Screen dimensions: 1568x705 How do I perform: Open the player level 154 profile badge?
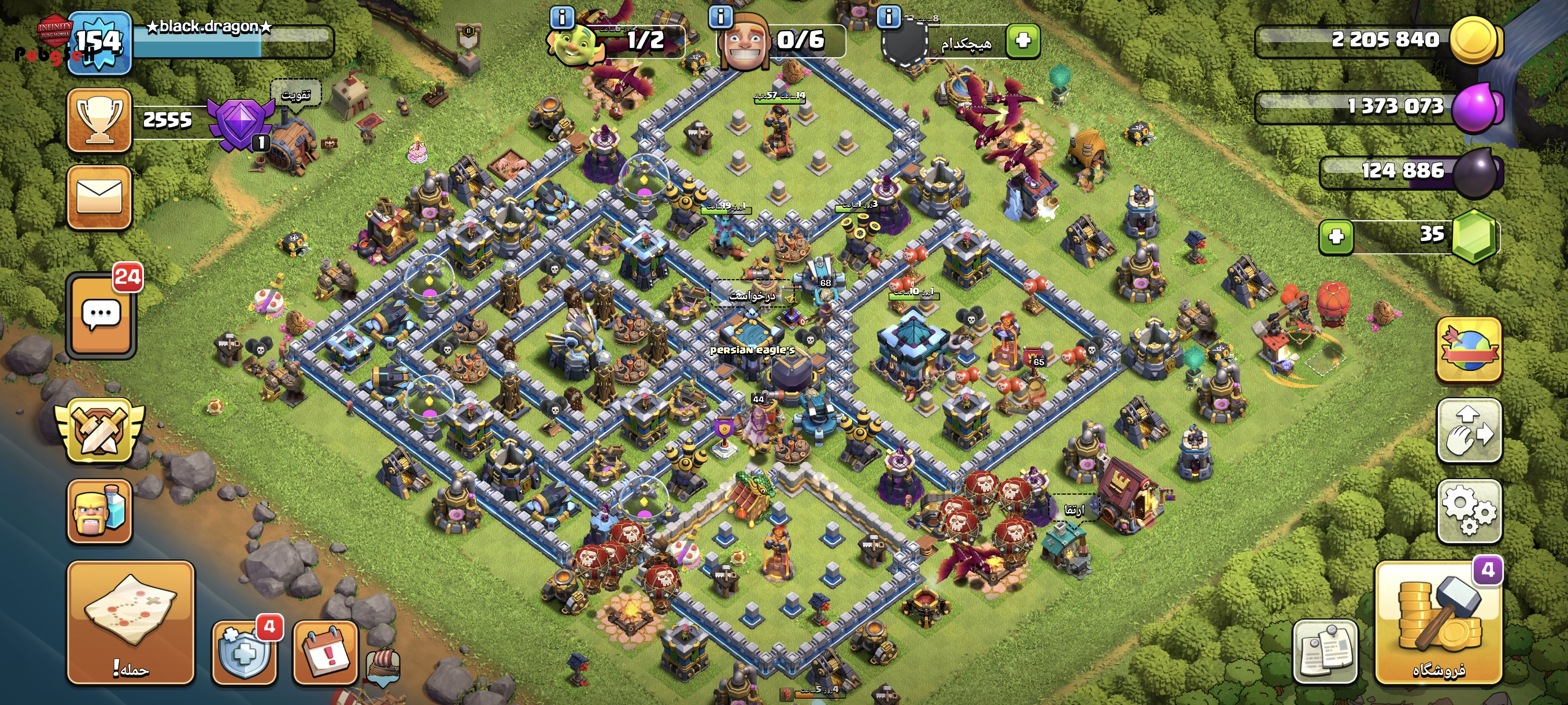99,43
